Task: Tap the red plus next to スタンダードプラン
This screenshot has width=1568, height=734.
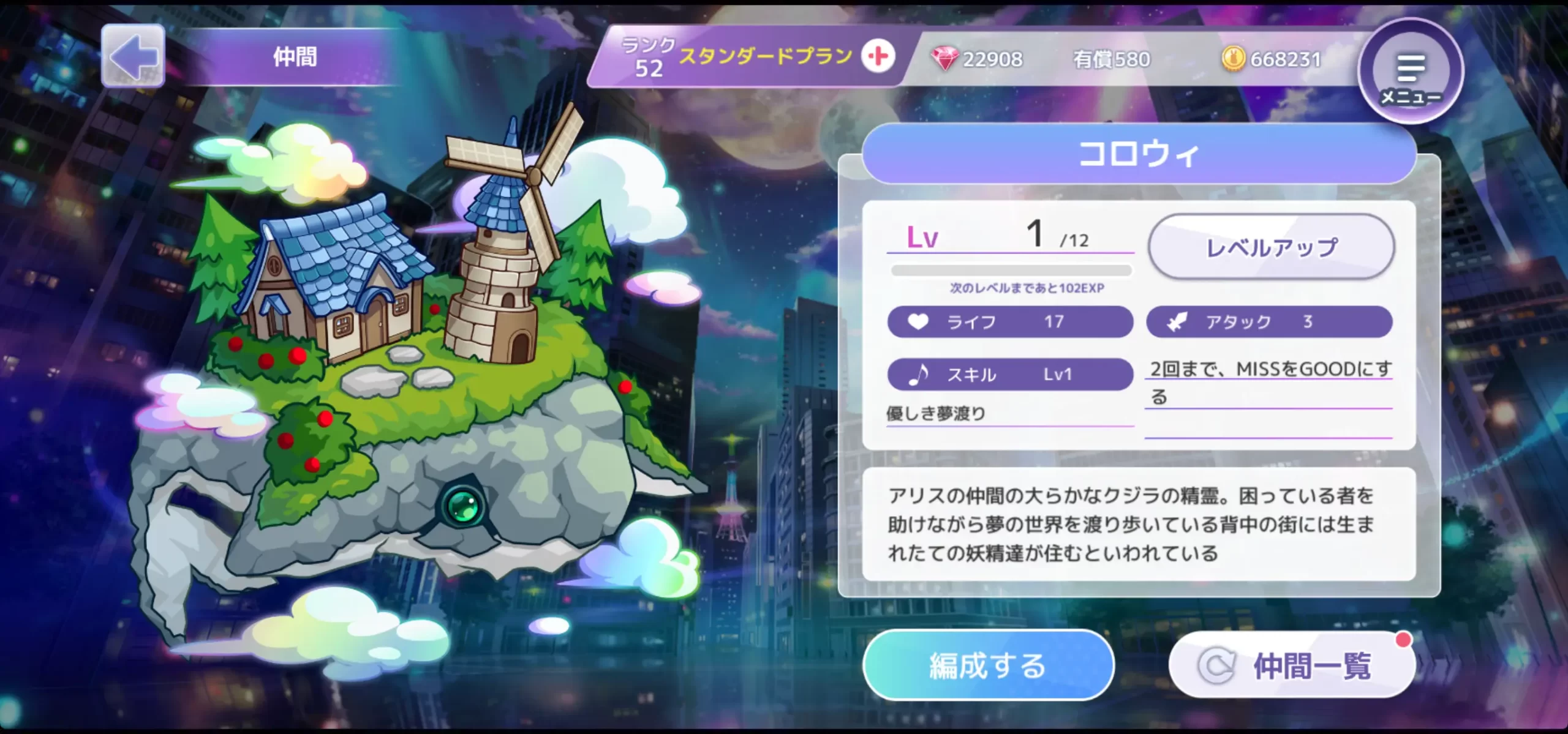Action: tap(878, 56)
